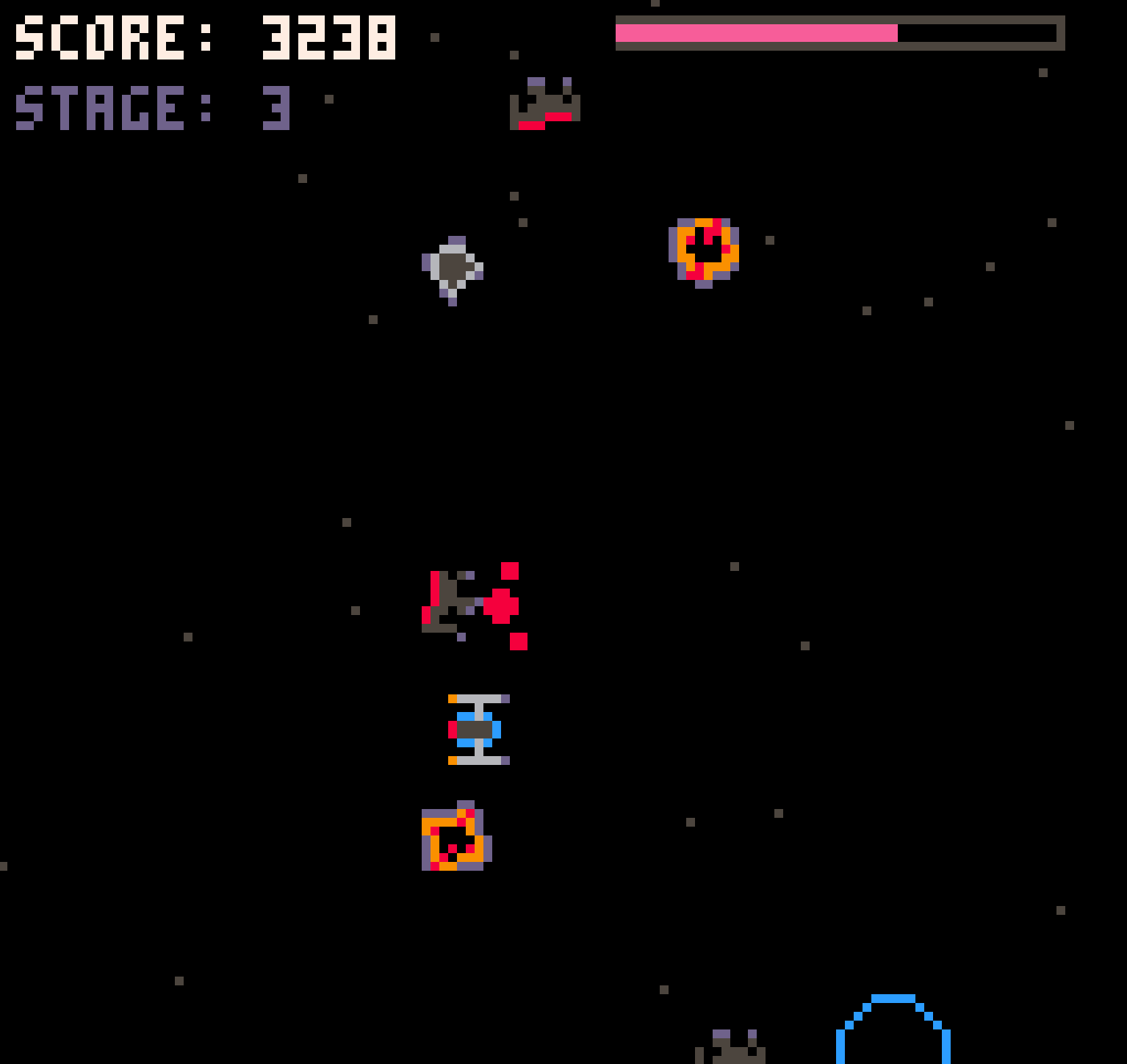Click the pink health bar at the top right
The image size is (1127, 1064).
coord(757,33)
